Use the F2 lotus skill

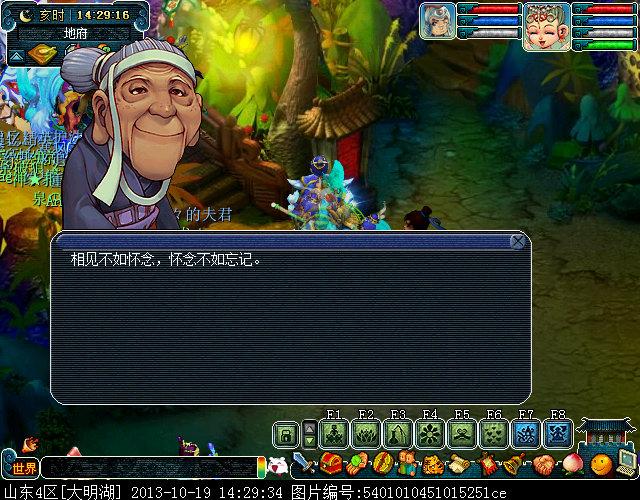tap(366, 434)
